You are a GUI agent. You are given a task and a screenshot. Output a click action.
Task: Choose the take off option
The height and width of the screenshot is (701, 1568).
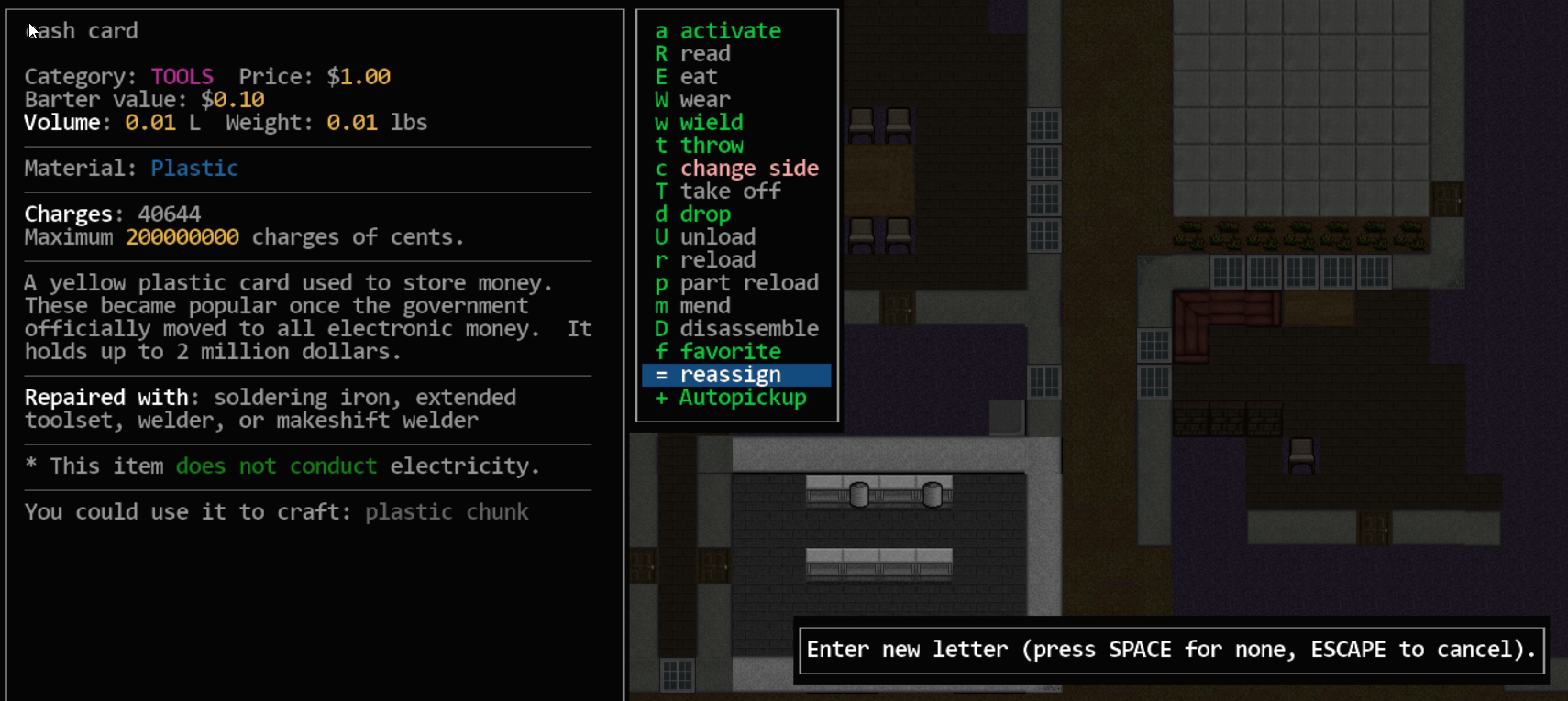tap(730, 192)
